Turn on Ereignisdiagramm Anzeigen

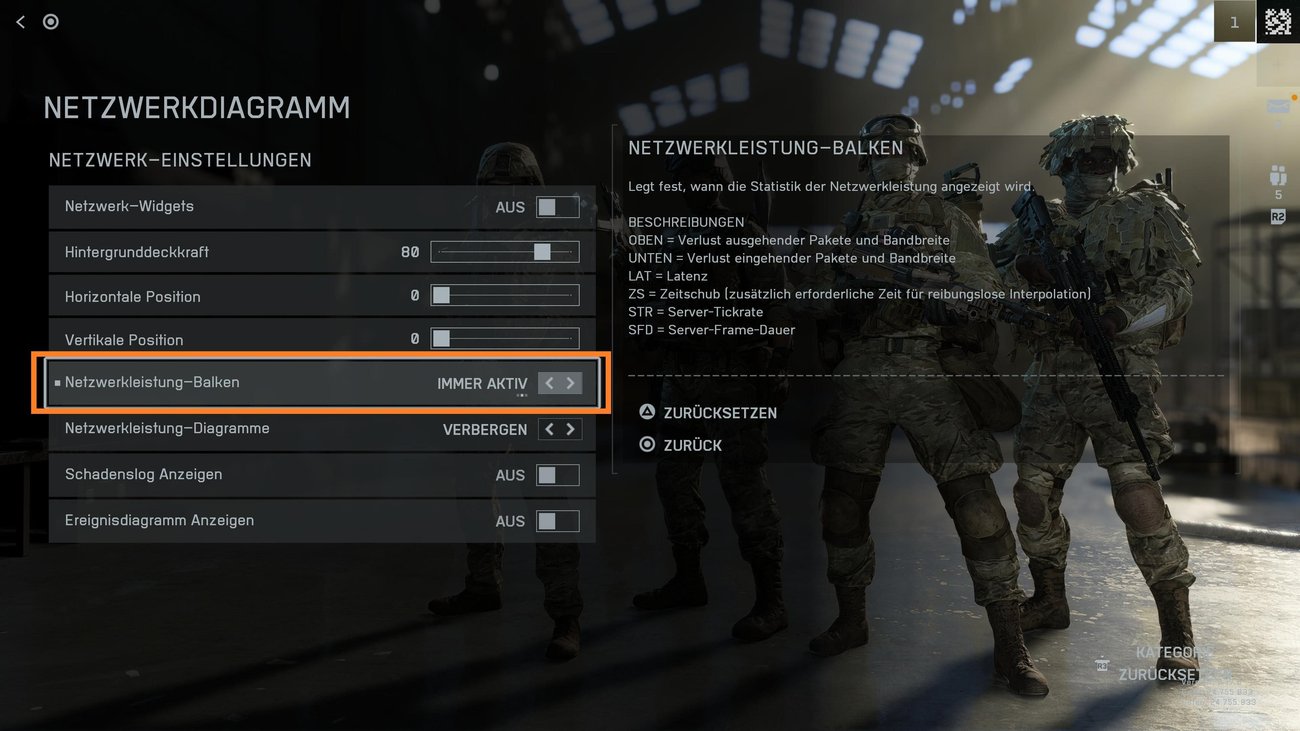click(557, 520)
